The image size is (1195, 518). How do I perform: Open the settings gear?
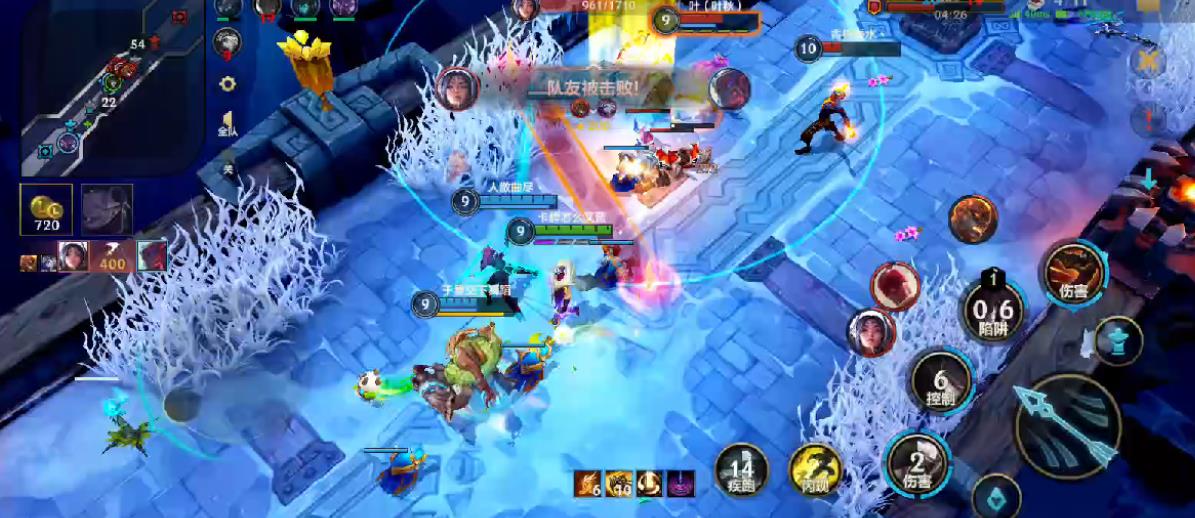coord(227,84)
